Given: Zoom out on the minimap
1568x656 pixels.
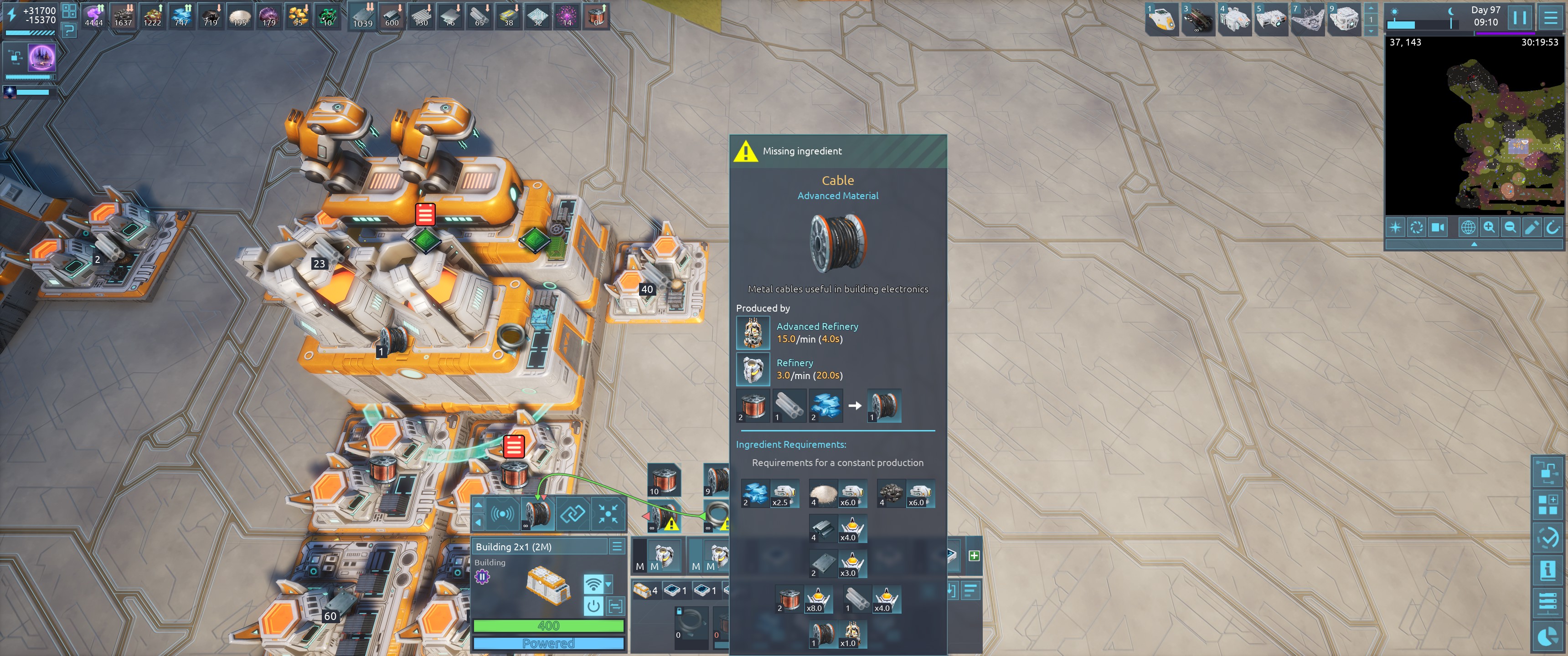Looking at the screenshot, I should pos(1510,228).
